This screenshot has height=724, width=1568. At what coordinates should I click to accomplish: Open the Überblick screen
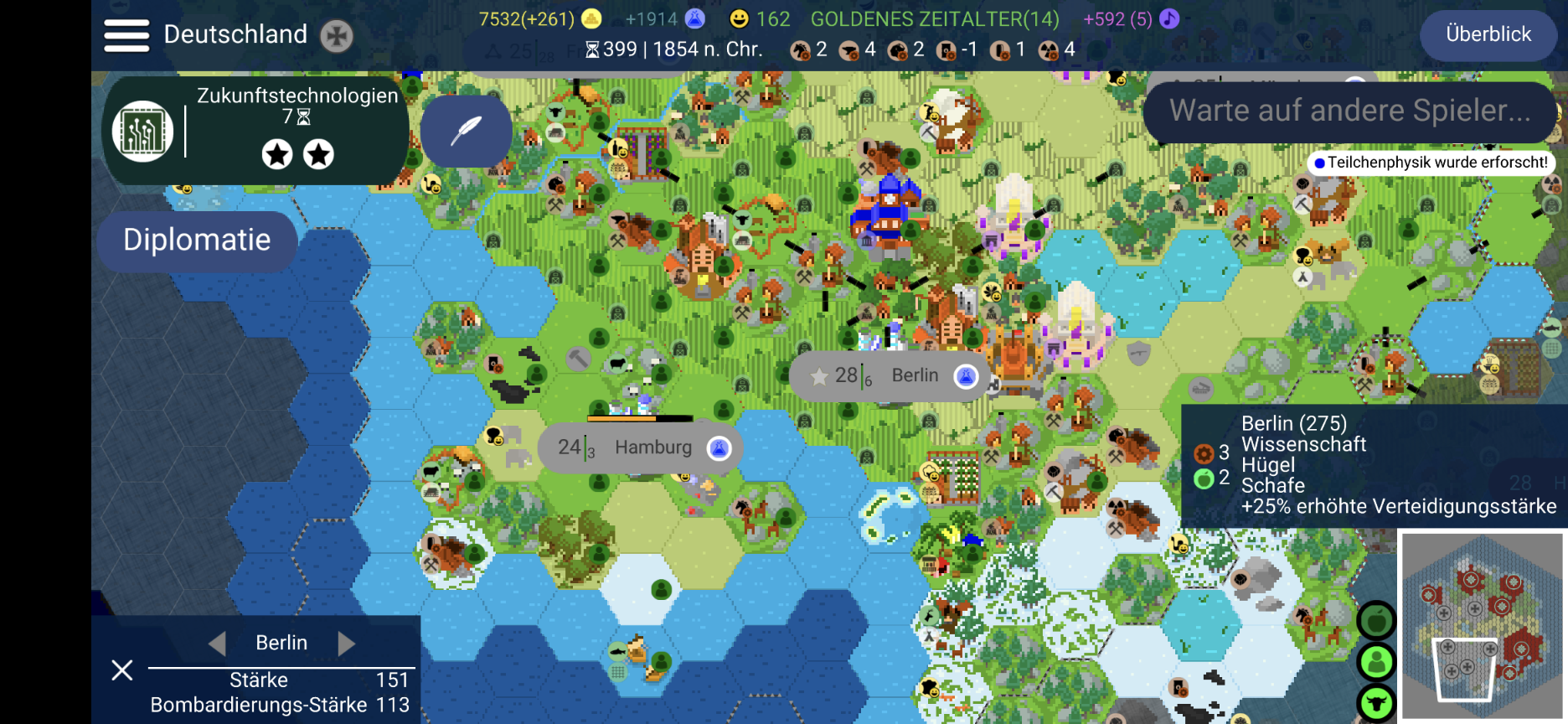(x=1488, y=35)
